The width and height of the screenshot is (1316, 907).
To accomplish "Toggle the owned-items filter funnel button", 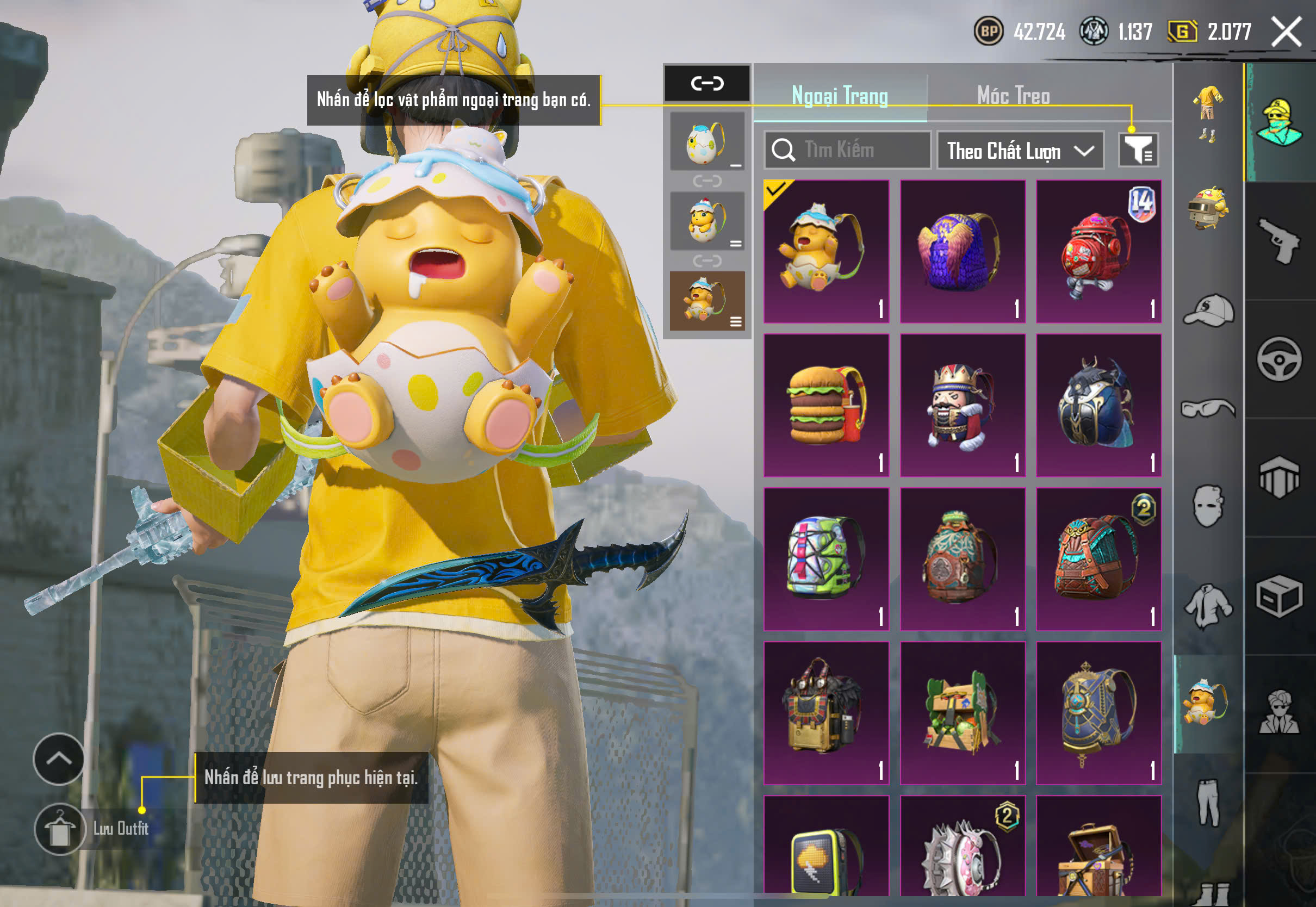I will click(1139, 150).
